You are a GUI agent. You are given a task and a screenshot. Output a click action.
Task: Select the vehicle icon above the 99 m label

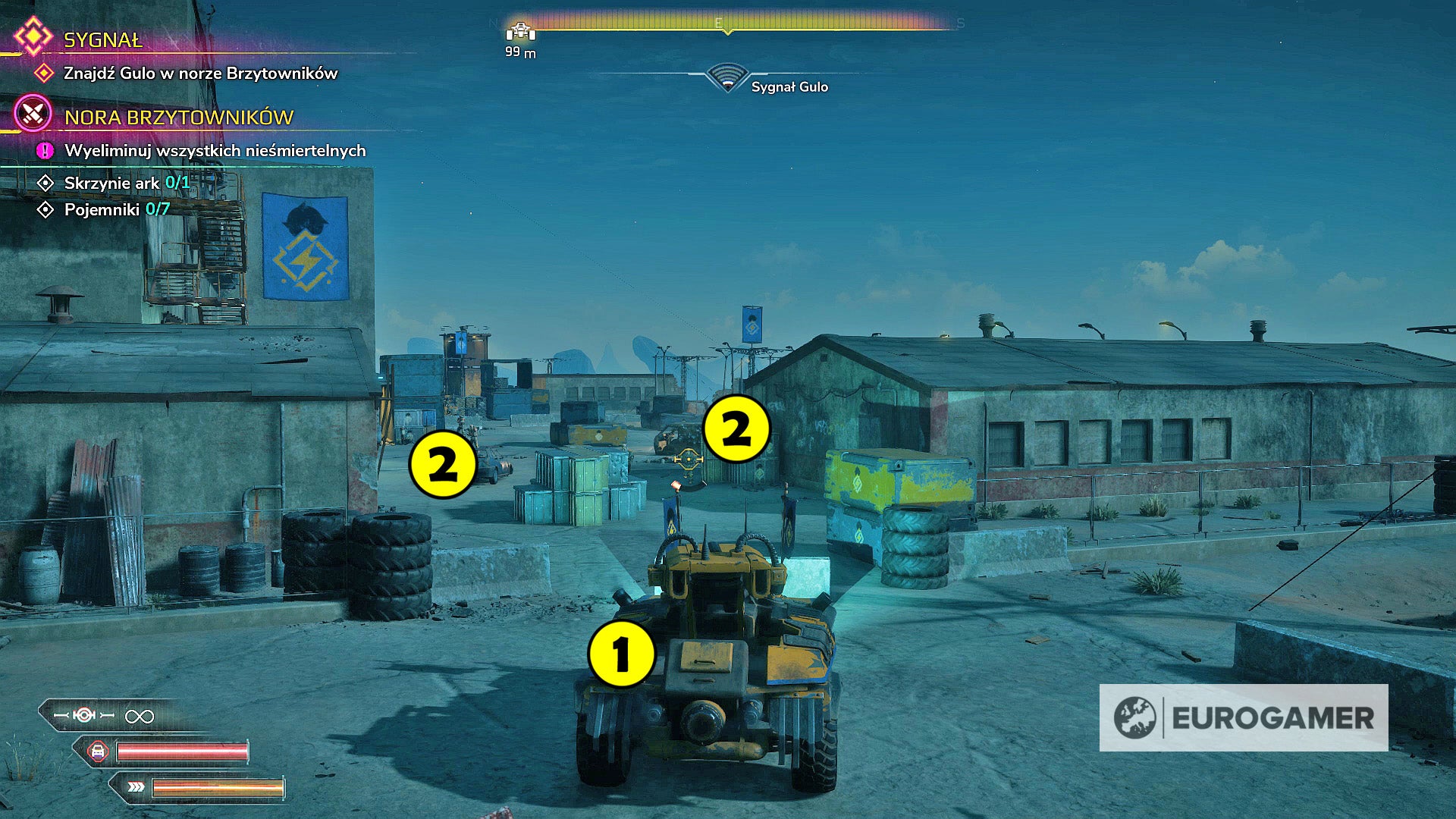[519, 32]
